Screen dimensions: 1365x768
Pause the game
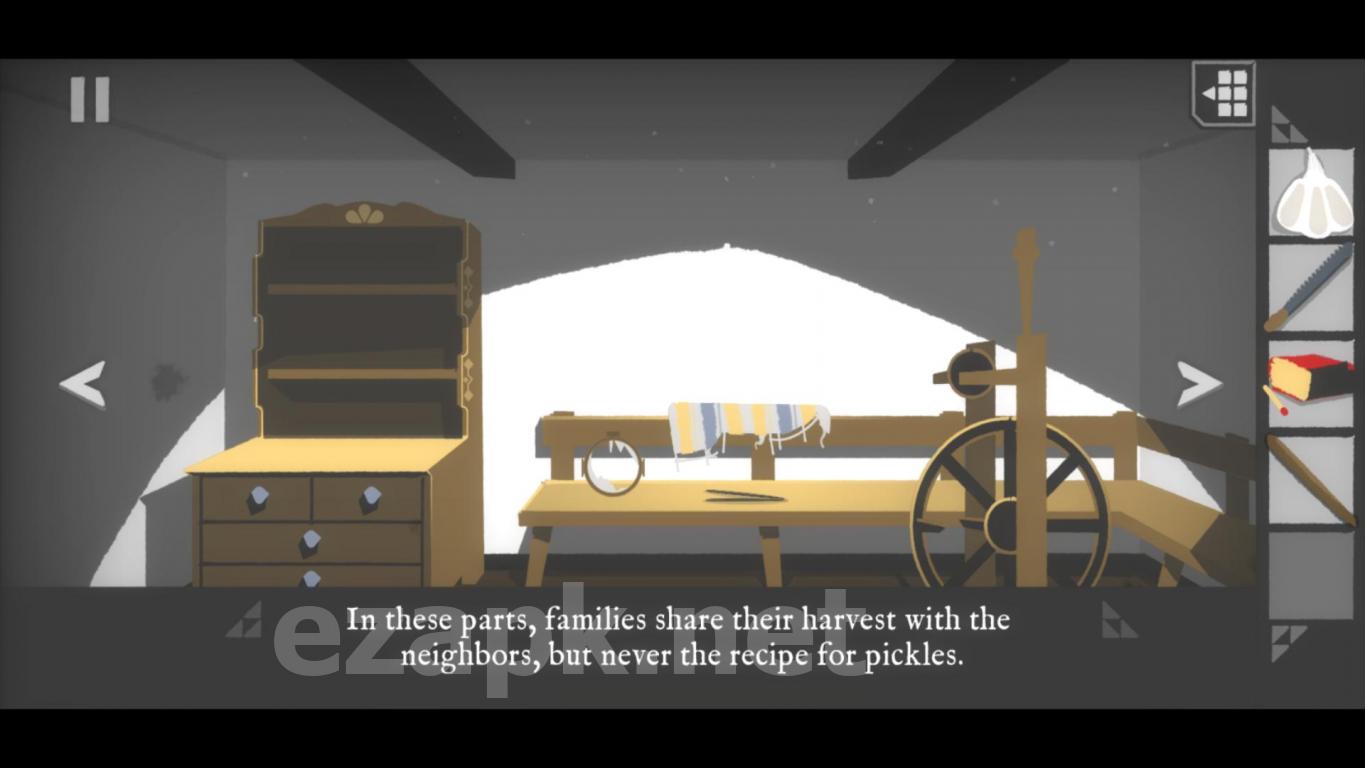89,99
